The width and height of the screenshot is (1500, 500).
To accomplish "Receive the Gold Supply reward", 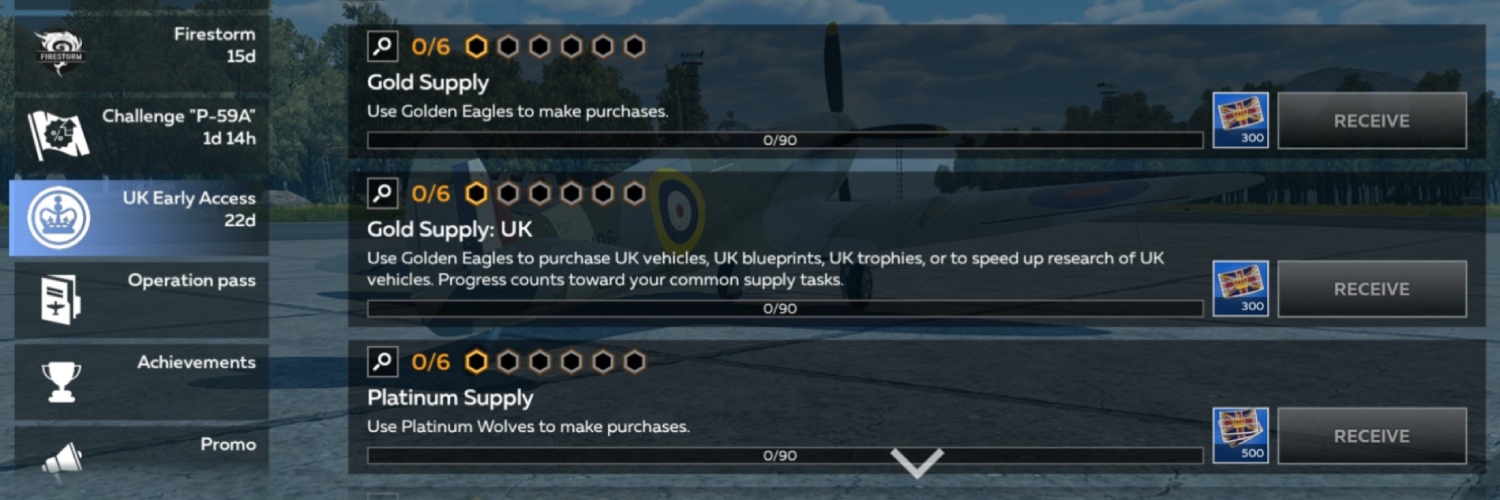I will coord(1371,121).
